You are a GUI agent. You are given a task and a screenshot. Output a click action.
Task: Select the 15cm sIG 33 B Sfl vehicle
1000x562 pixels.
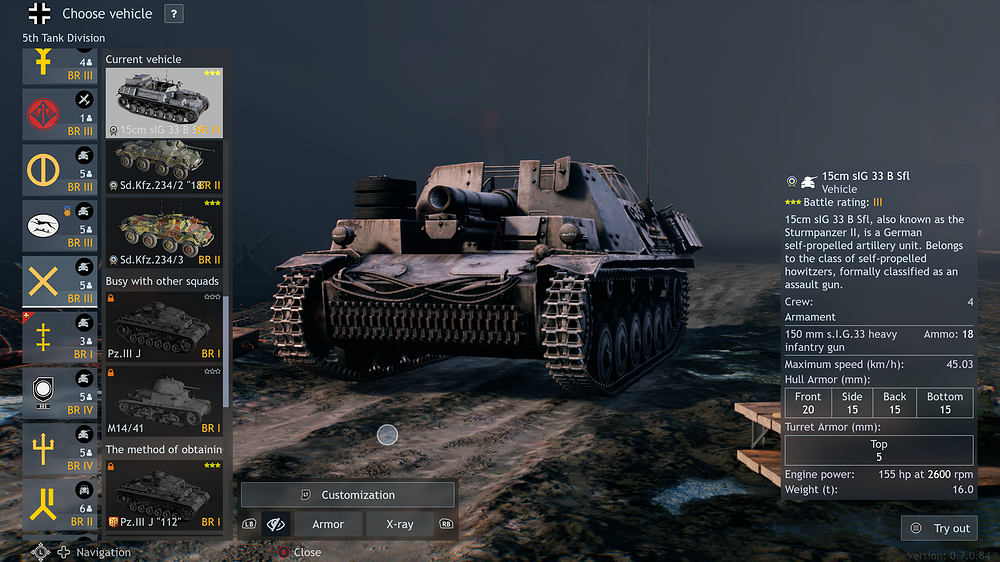point(164,102)
